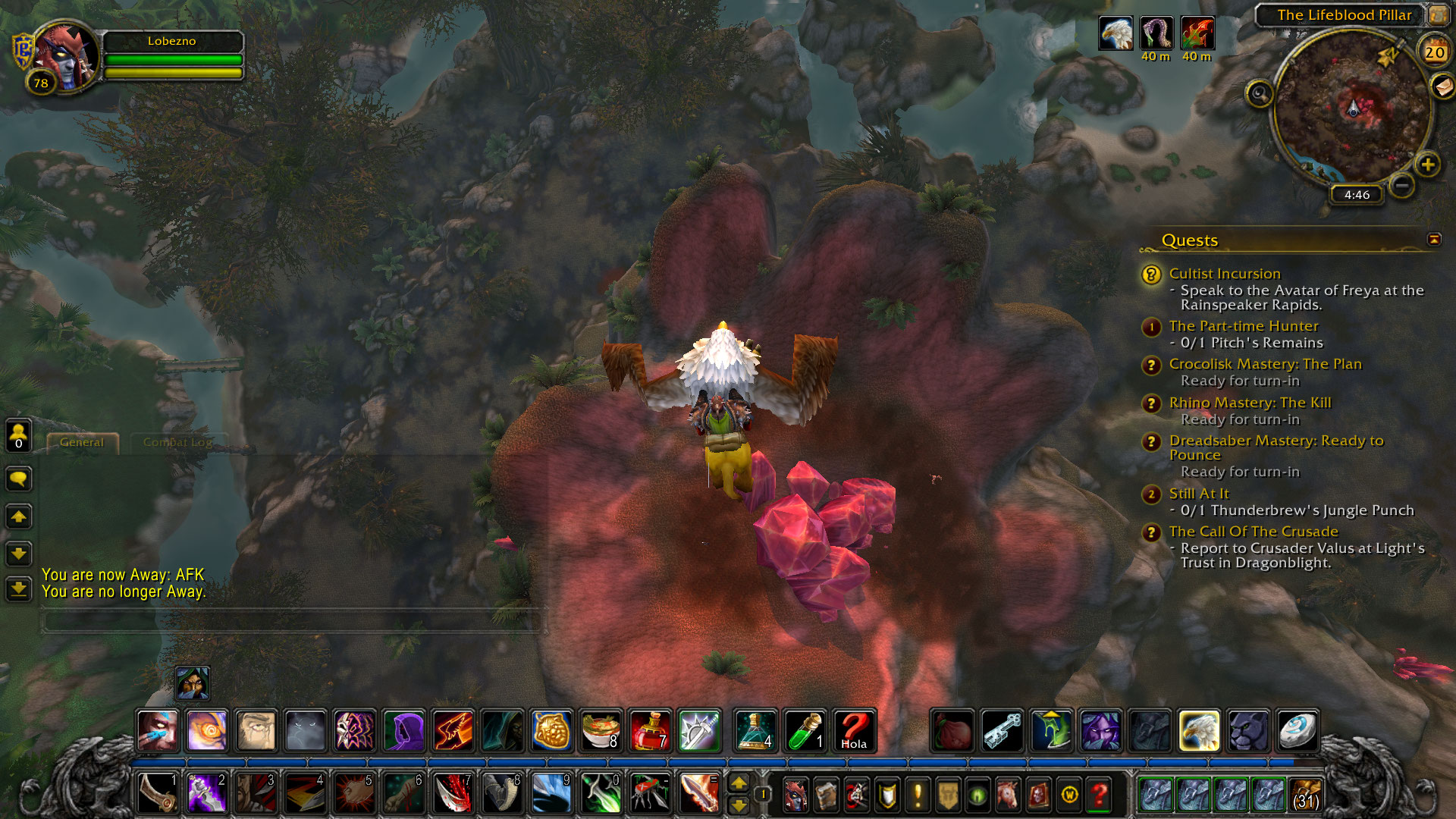Activate the purple hooded stealth ability
This screenshot has width=1456, height=819.
pyautogui.click(x=404, y=731)
